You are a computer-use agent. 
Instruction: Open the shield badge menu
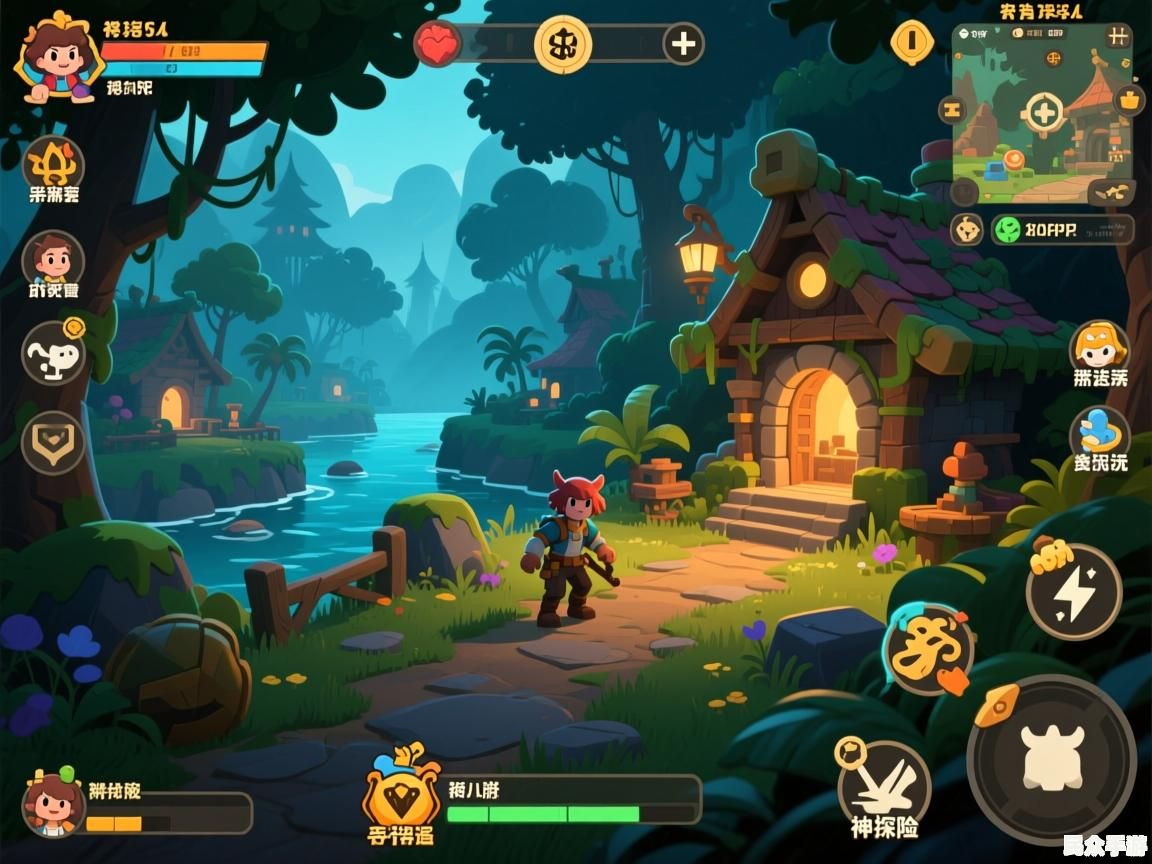[53, 442]
